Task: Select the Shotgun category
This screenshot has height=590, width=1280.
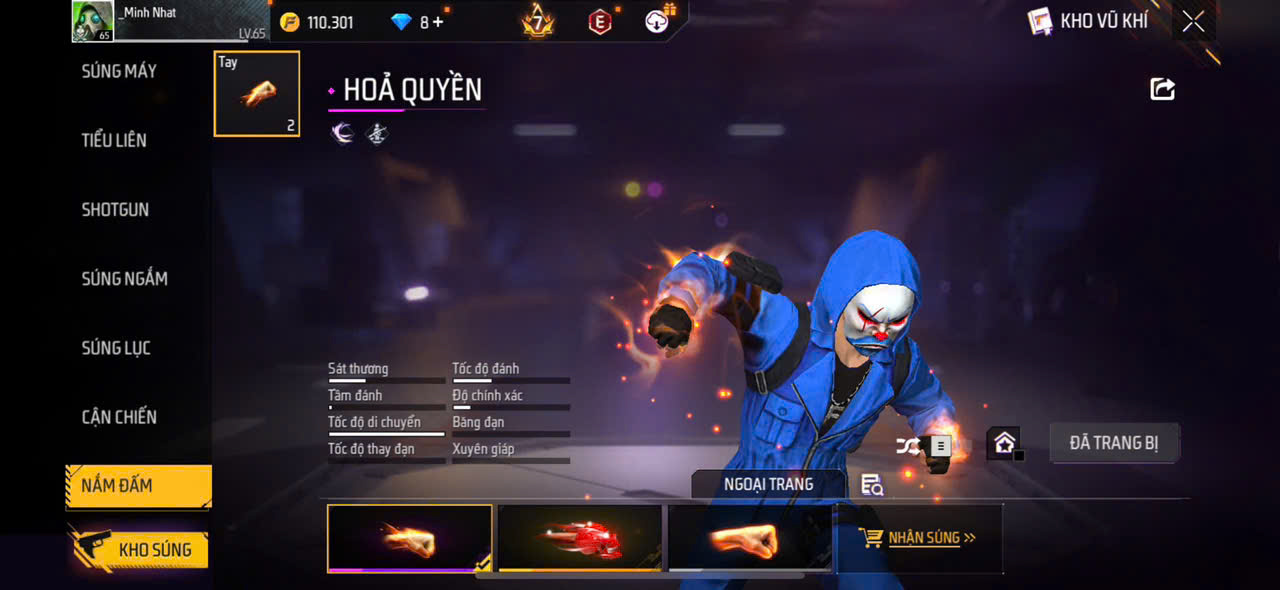Action: click(x=115, y=210)
